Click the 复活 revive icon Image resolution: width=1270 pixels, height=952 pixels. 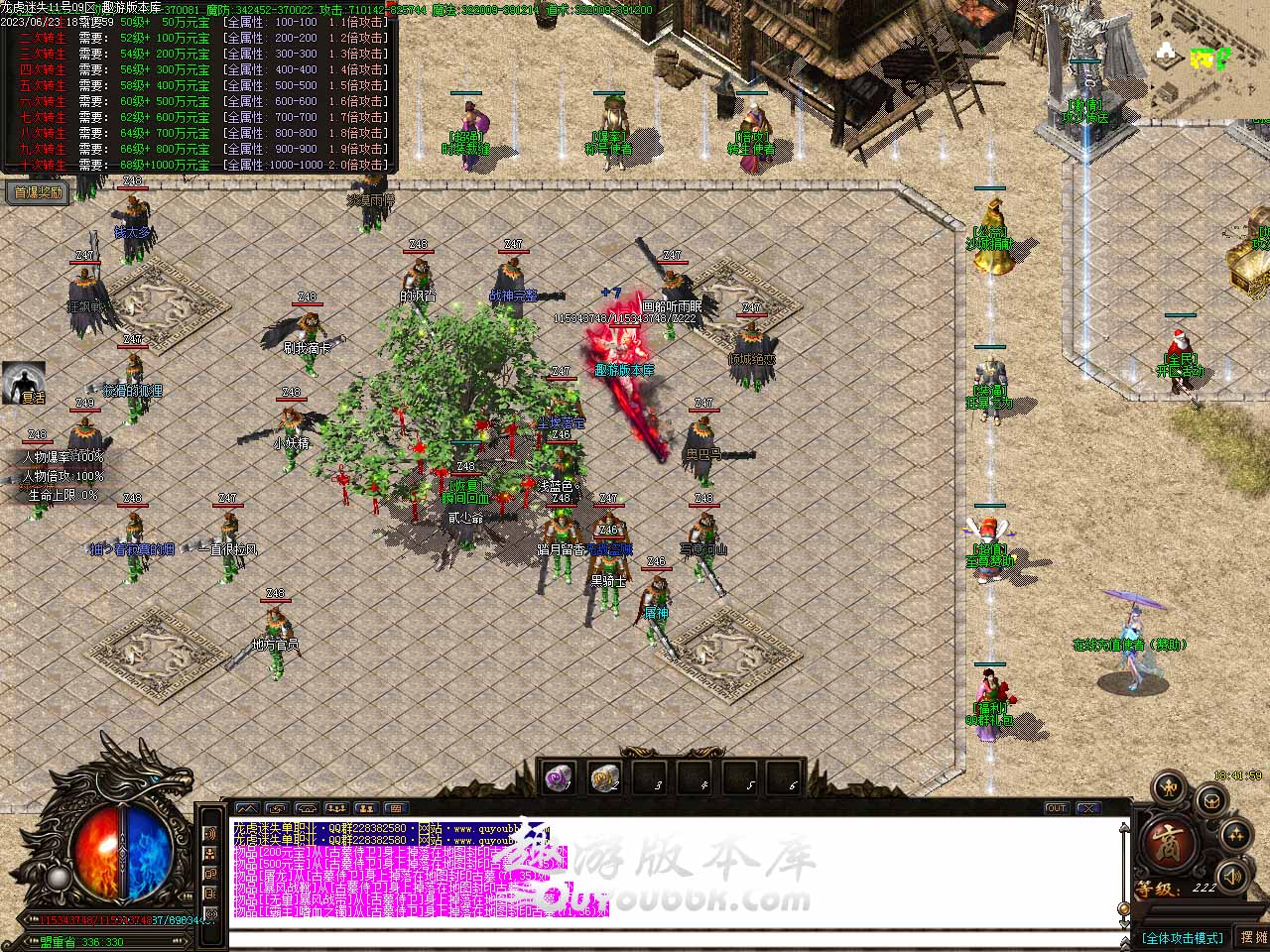point(24,382)
